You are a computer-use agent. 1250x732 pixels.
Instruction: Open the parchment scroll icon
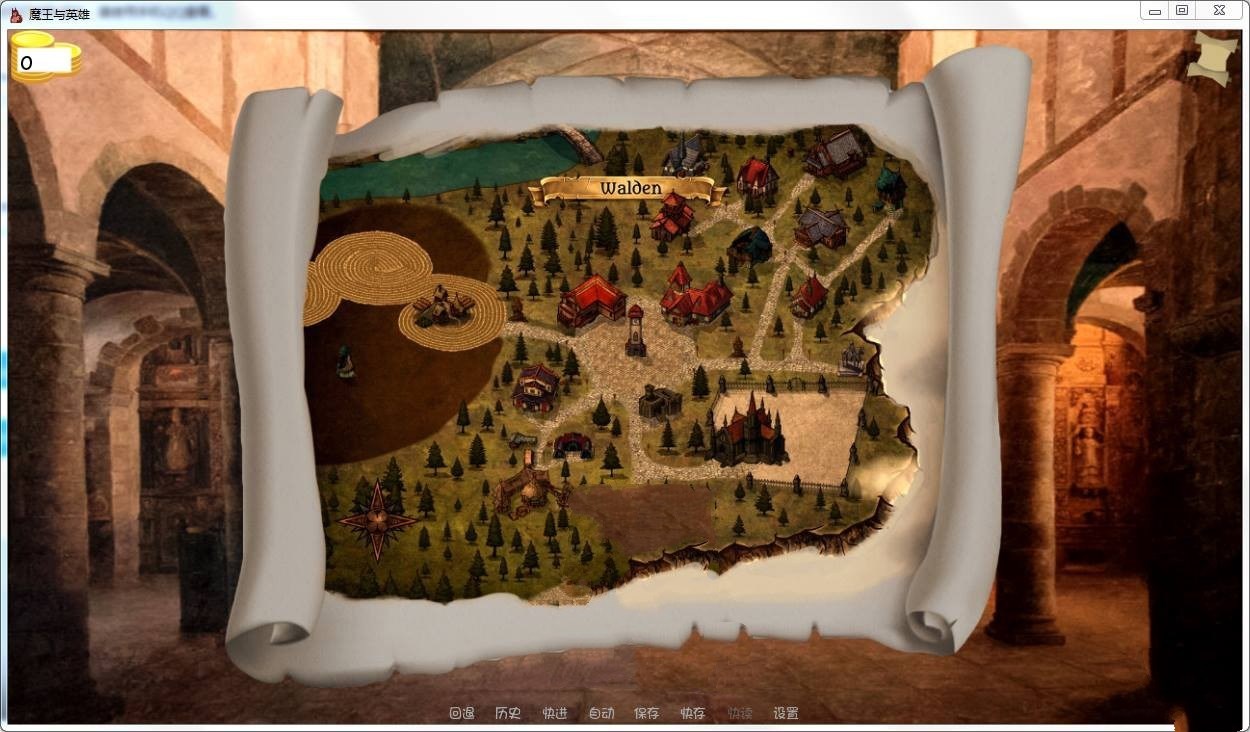(x=1212, y=59)
